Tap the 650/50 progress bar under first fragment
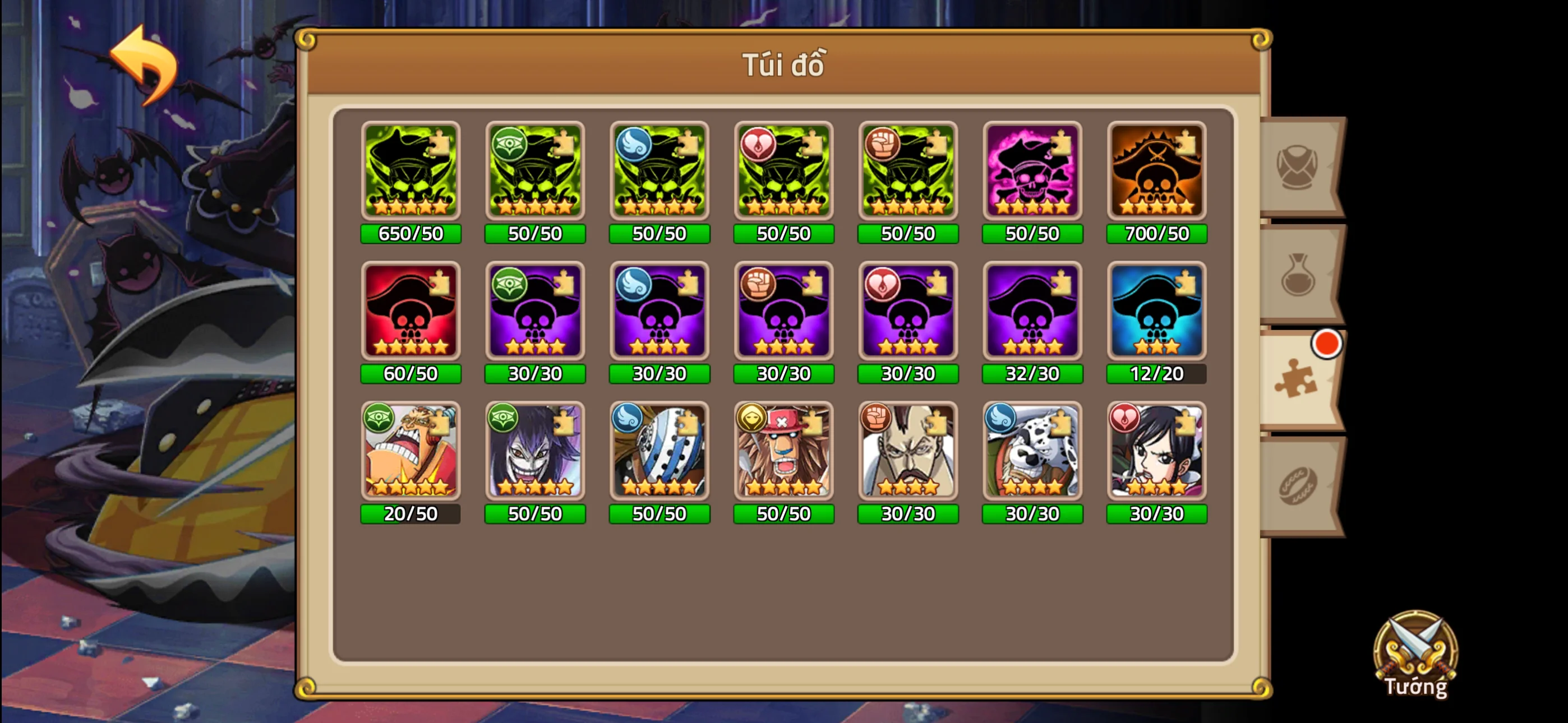This screenshot has width=1568, height=723. click(x=411, y=233)
